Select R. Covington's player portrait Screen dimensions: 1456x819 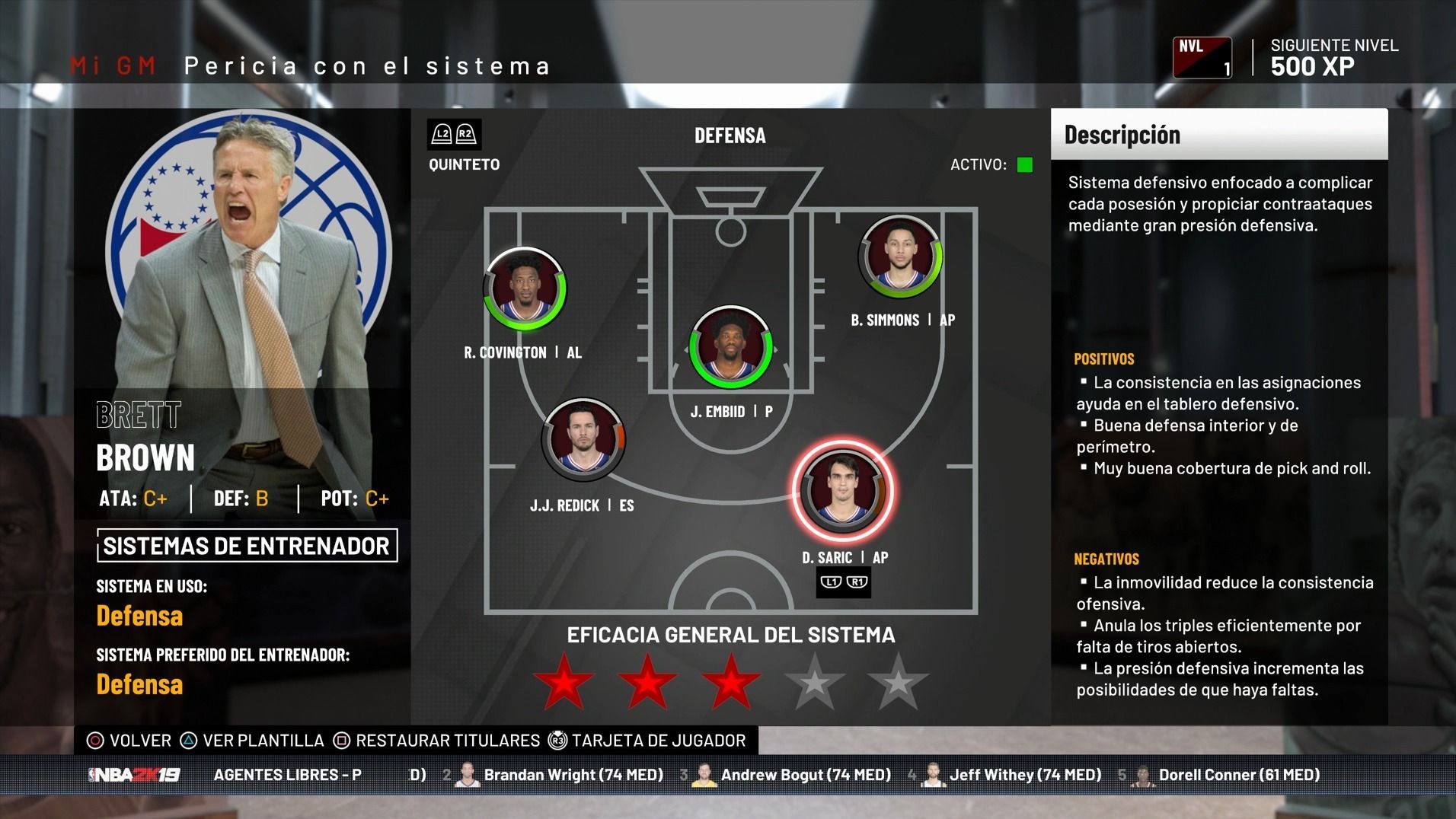(525, 289)
